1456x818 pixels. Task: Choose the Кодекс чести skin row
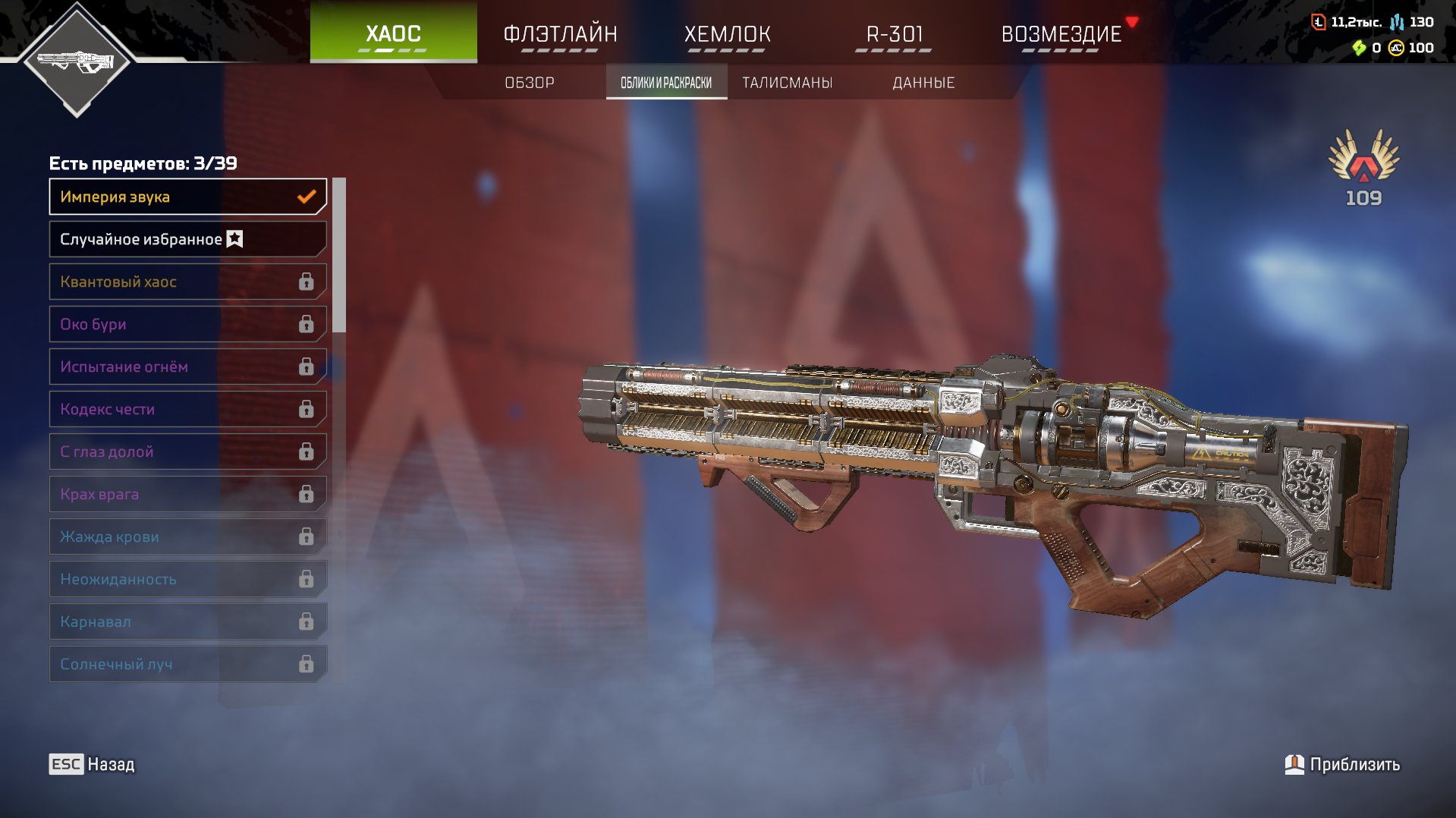click(187, 409)
